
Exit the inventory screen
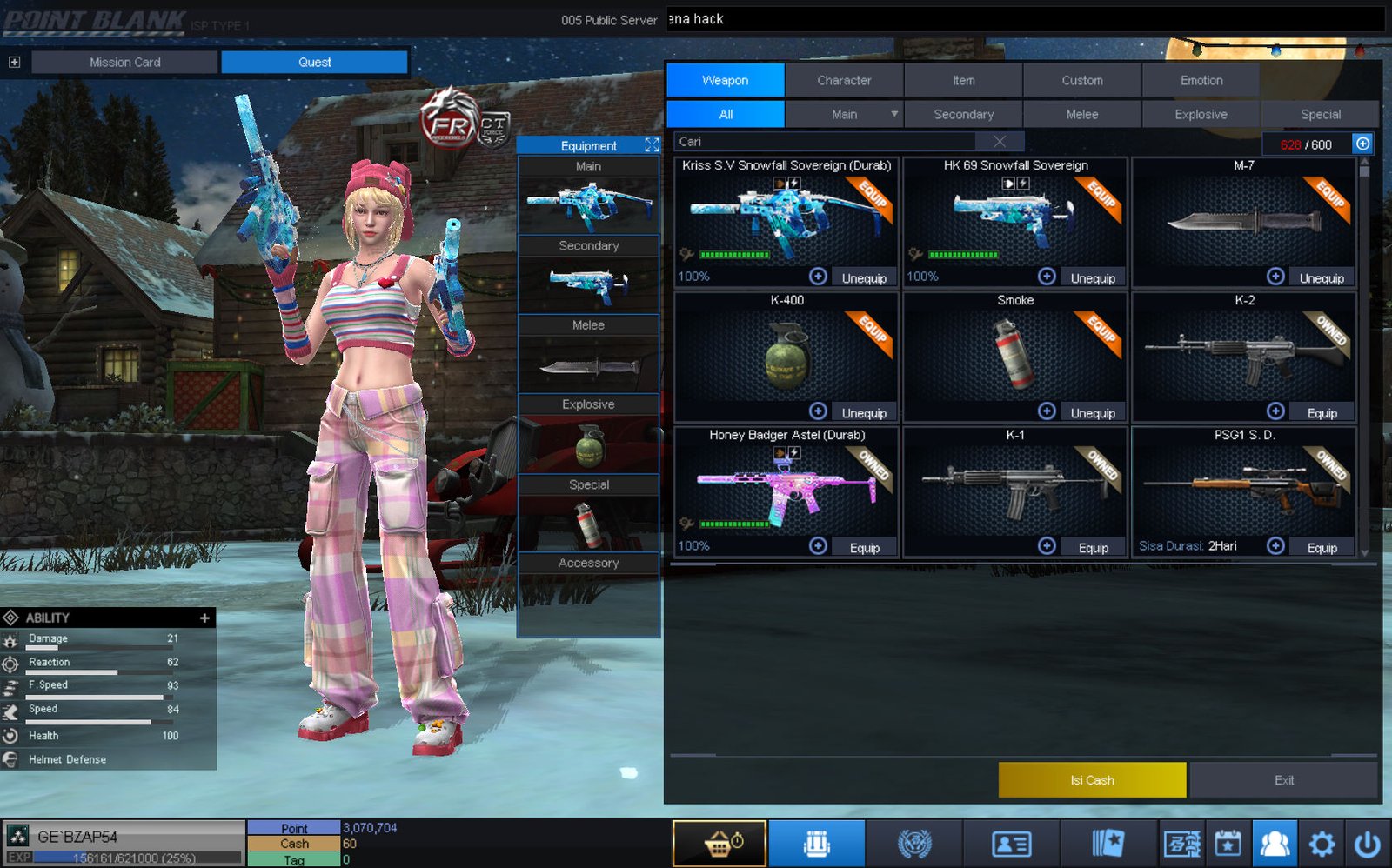tap(1283, 780)
